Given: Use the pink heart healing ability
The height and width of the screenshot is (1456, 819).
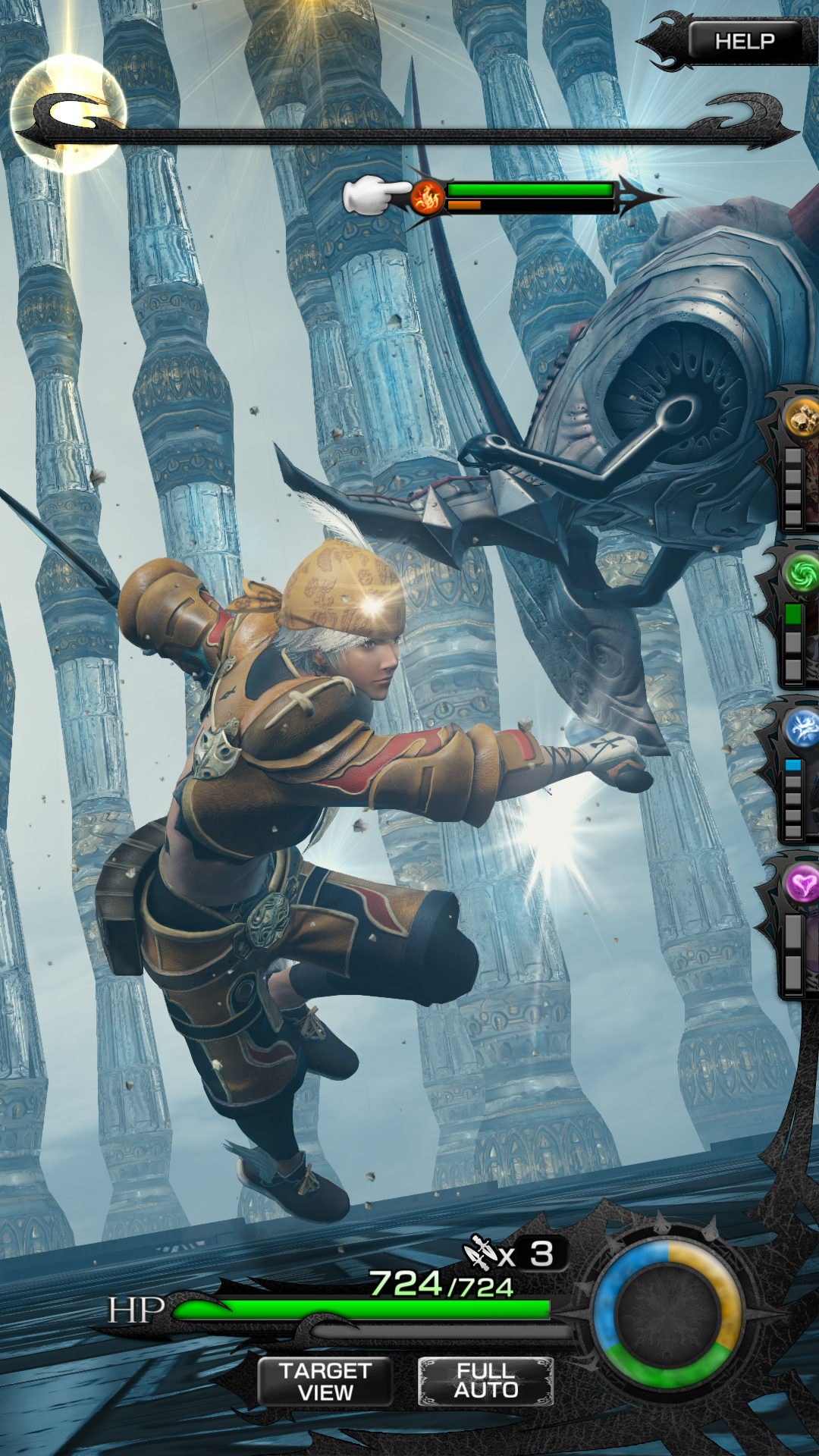Looking at the screenshot, I should (x=802, y=884).
